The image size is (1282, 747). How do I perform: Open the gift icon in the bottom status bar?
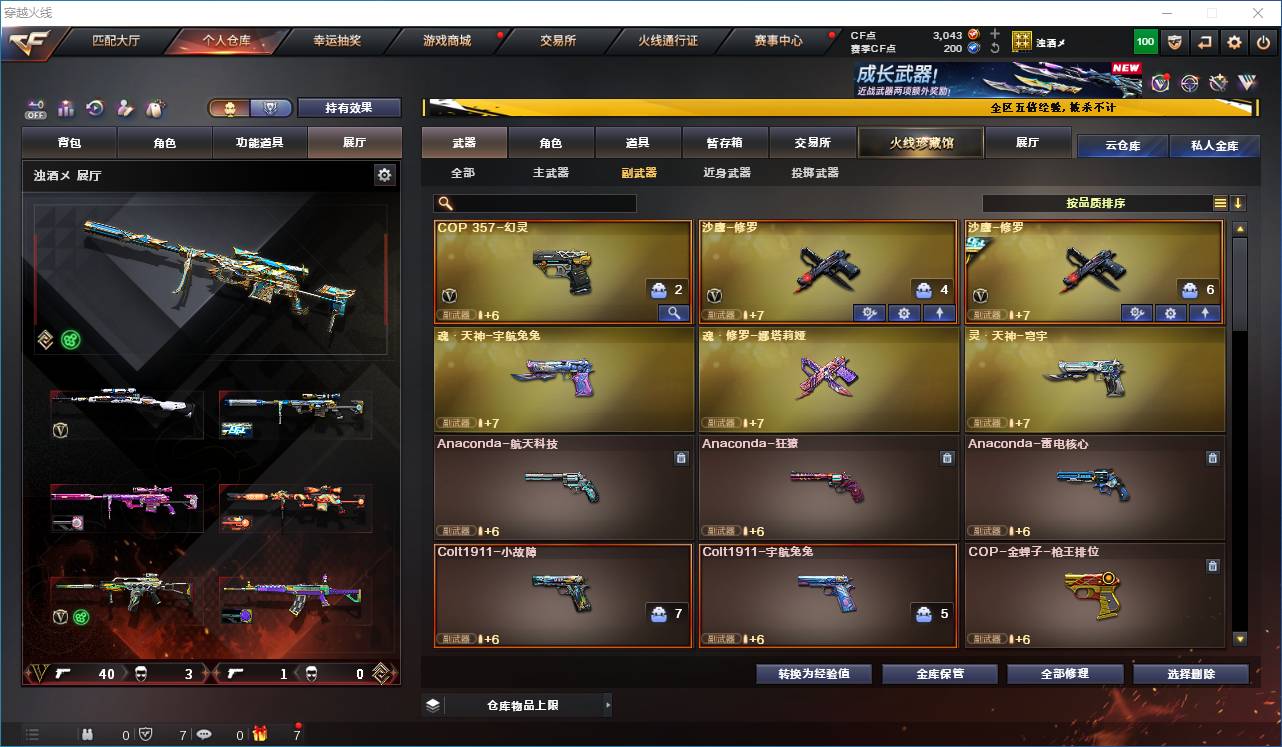[x=259, y=736]
